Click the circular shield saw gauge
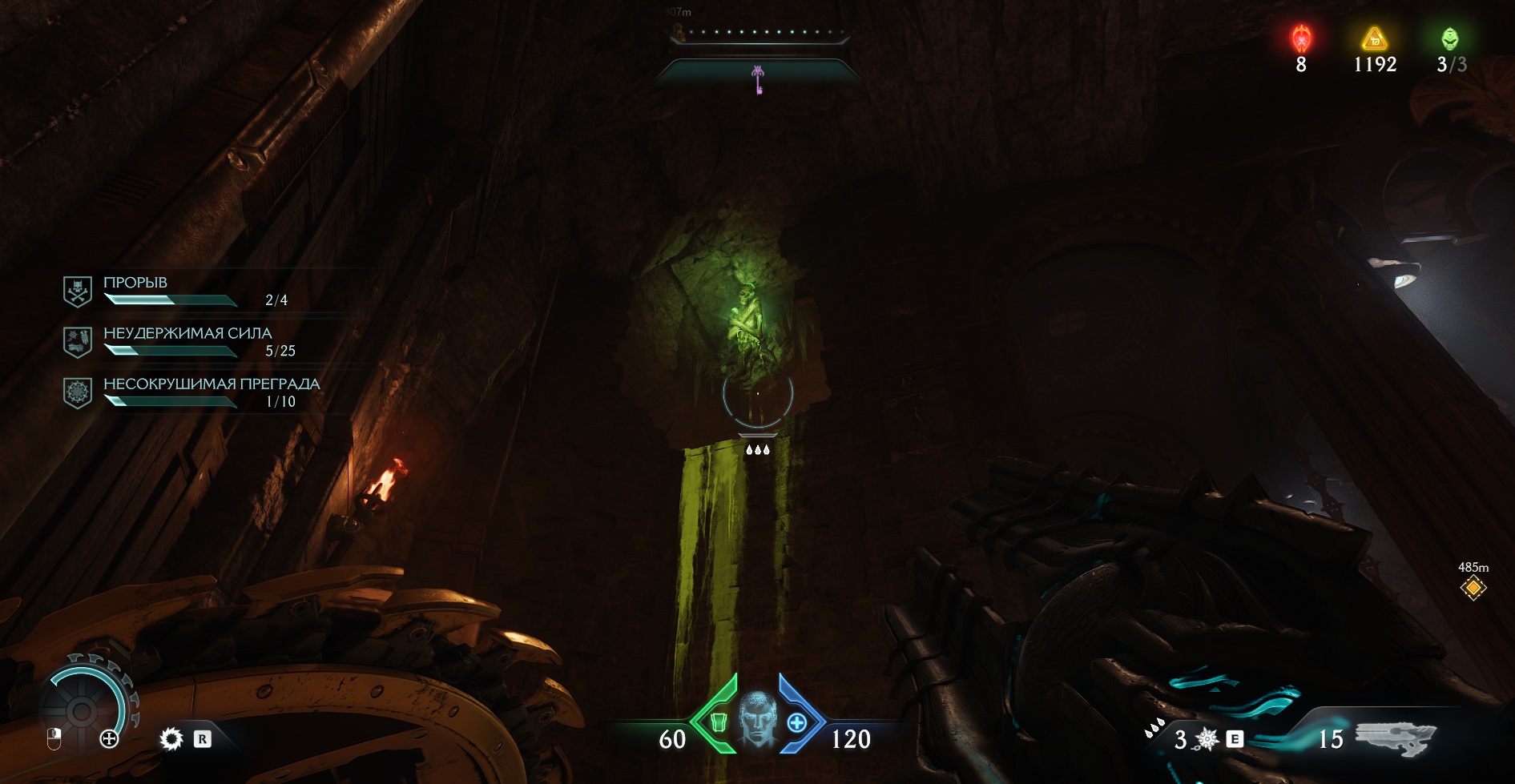The width and height of the screenshot is (1515, 784). coord(82,710)
